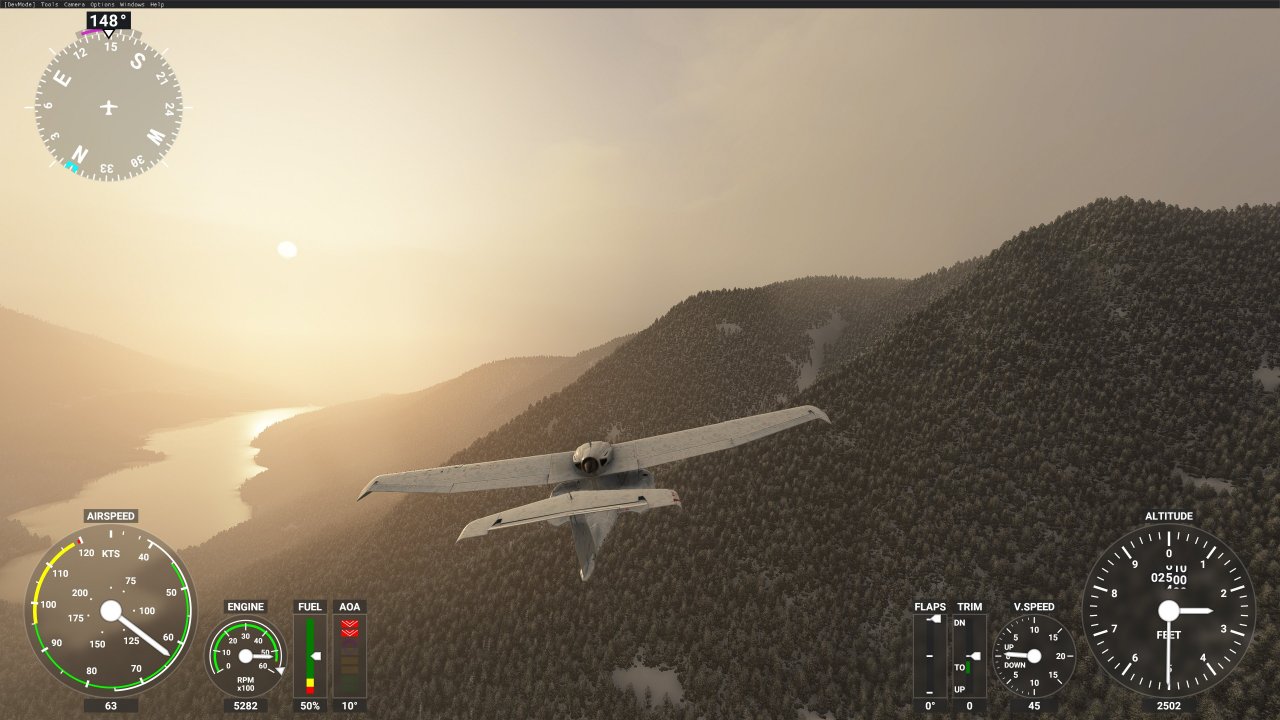Open the Camera menu
Image resolution: width=1280 pixels, height=720 pixels.
pyautogui.click(x=72, y=4)
